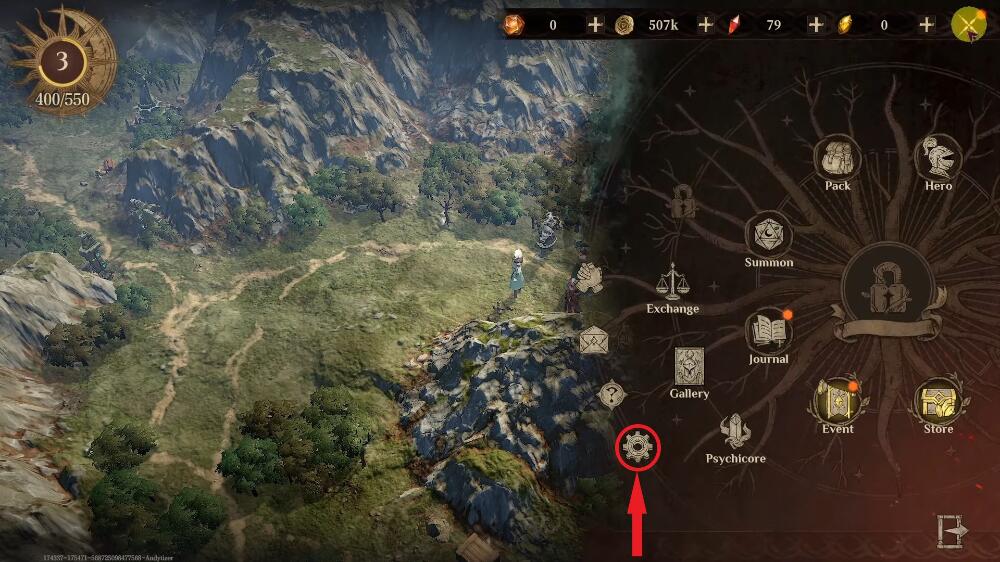Click the exit door icon
1000x562 pixels.
pos(949,531)
